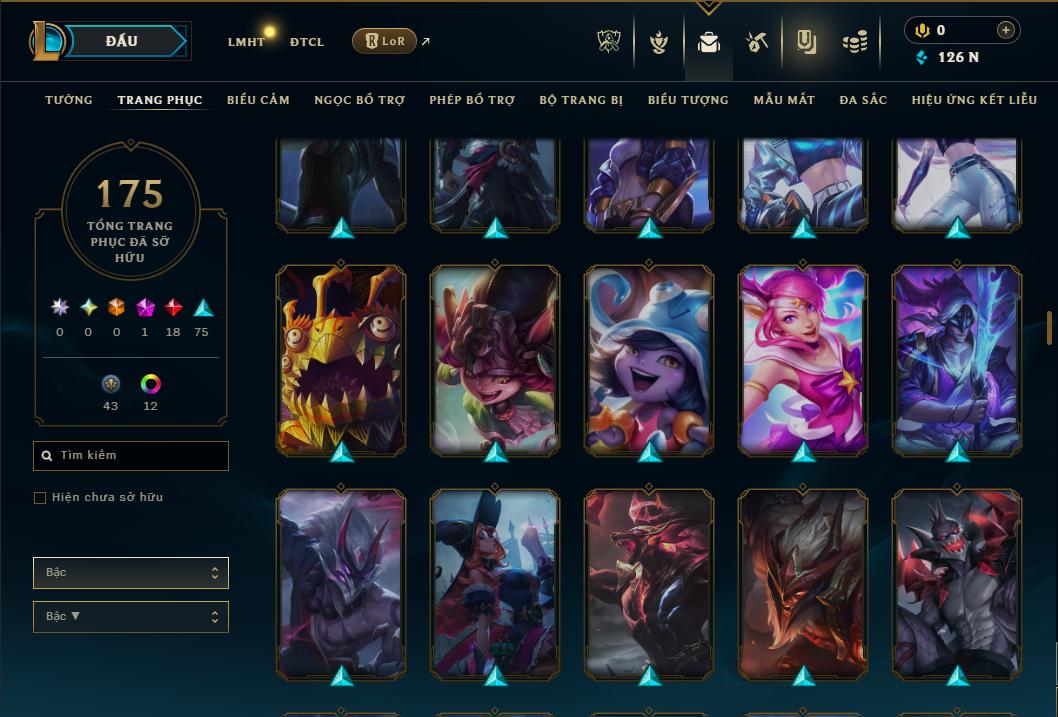The image size is (1058, 717).
Task: Select the PHÉP BỔ TRỢ tab
Action: point(472,100)
